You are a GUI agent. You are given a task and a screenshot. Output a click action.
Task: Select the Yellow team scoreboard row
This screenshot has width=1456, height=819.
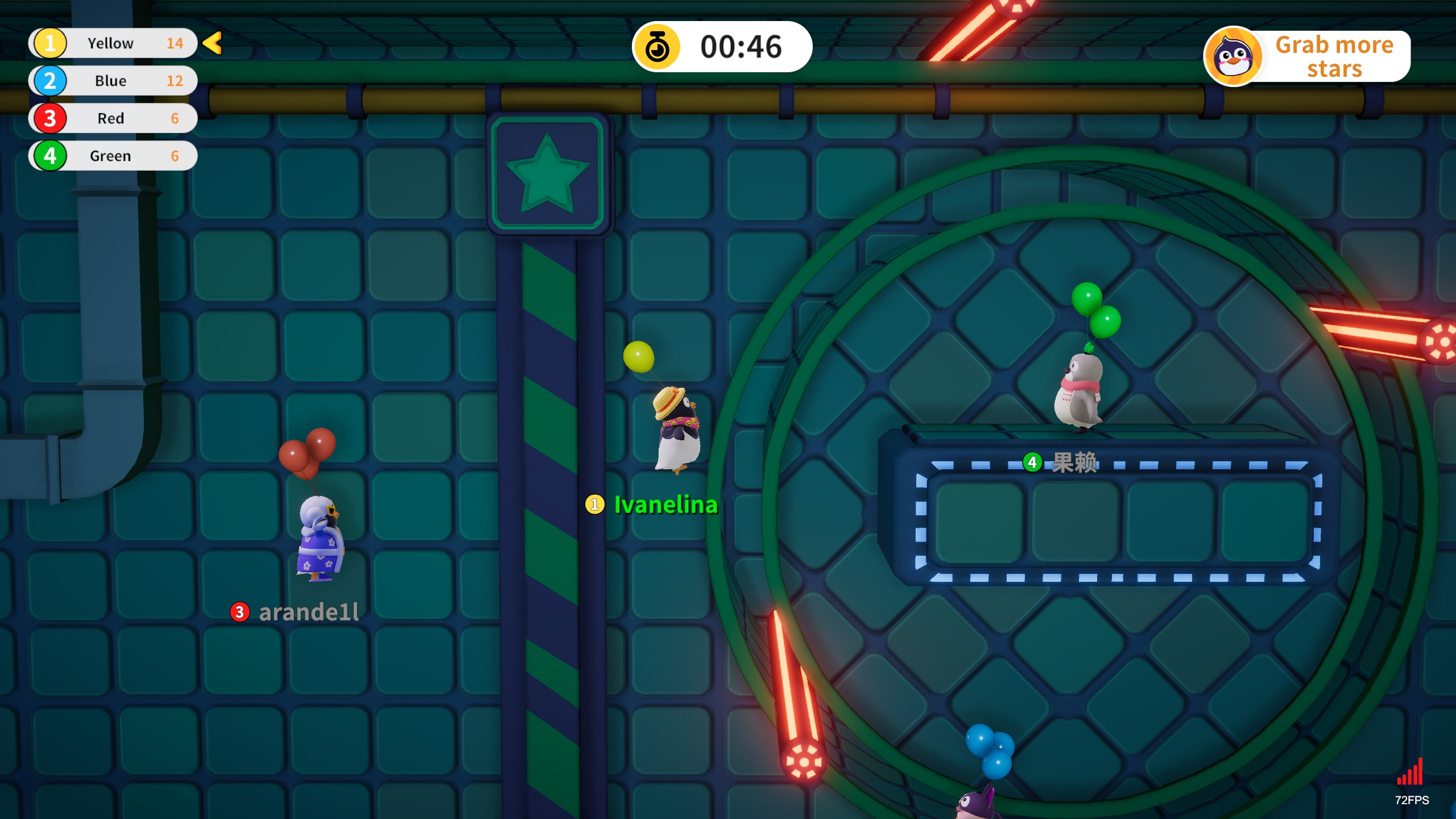click(x=113, y=43)
